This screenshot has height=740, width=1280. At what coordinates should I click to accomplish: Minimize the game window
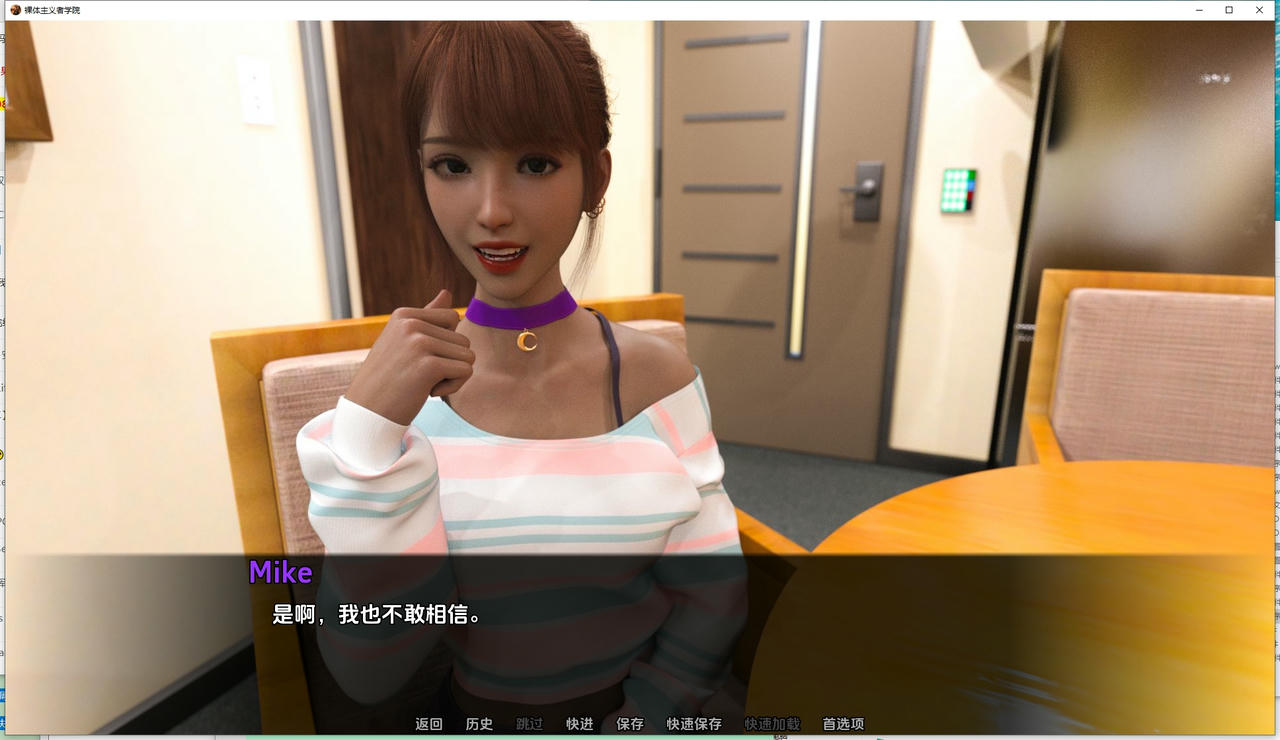[1198, 10]
